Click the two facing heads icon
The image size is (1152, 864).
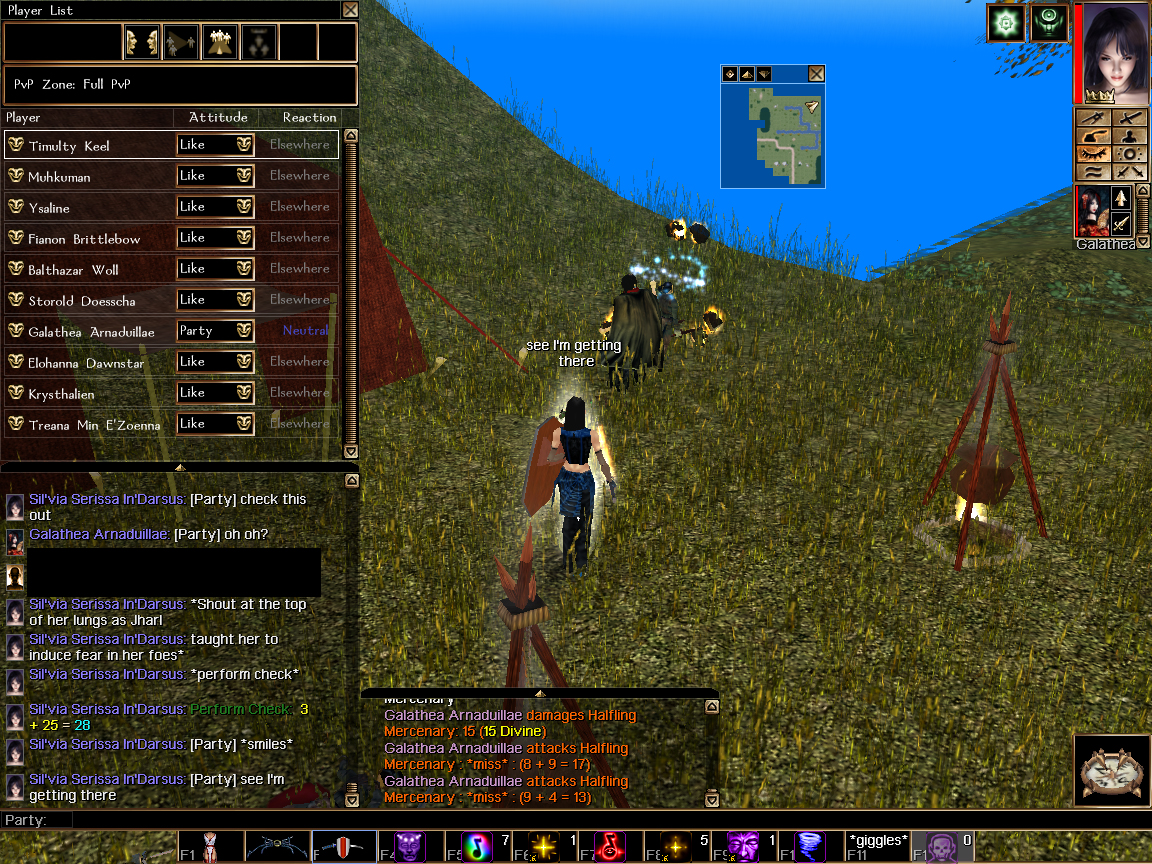click(x=142, y=43)
